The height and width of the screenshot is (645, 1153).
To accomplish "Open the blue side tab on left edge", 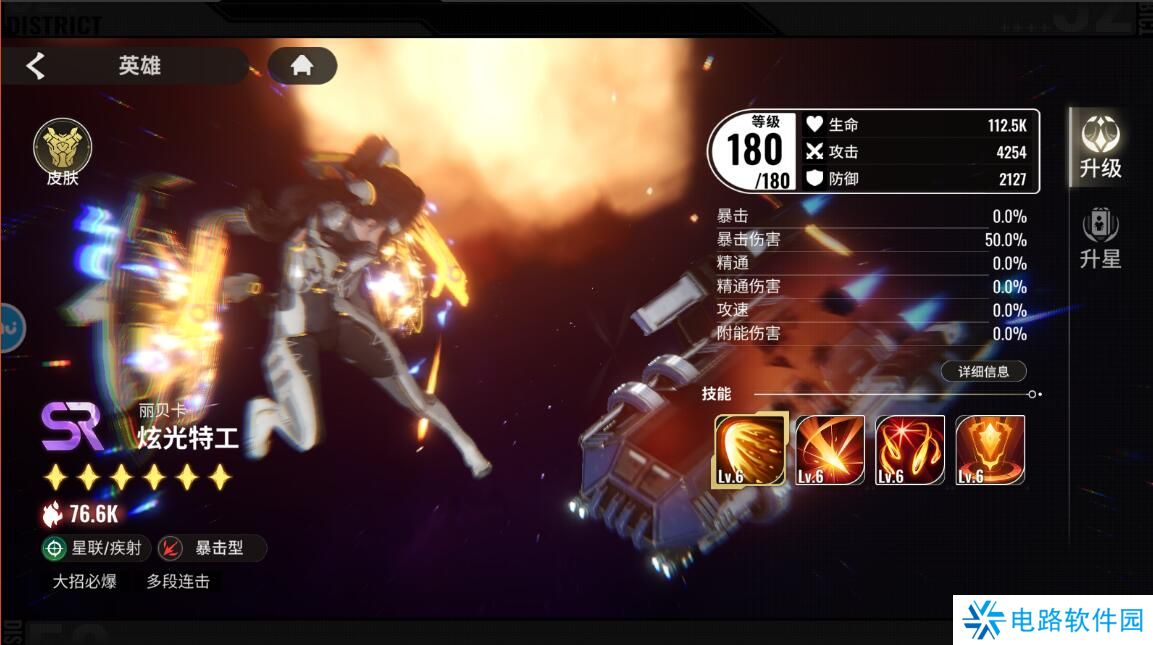I will coord(11,327).
